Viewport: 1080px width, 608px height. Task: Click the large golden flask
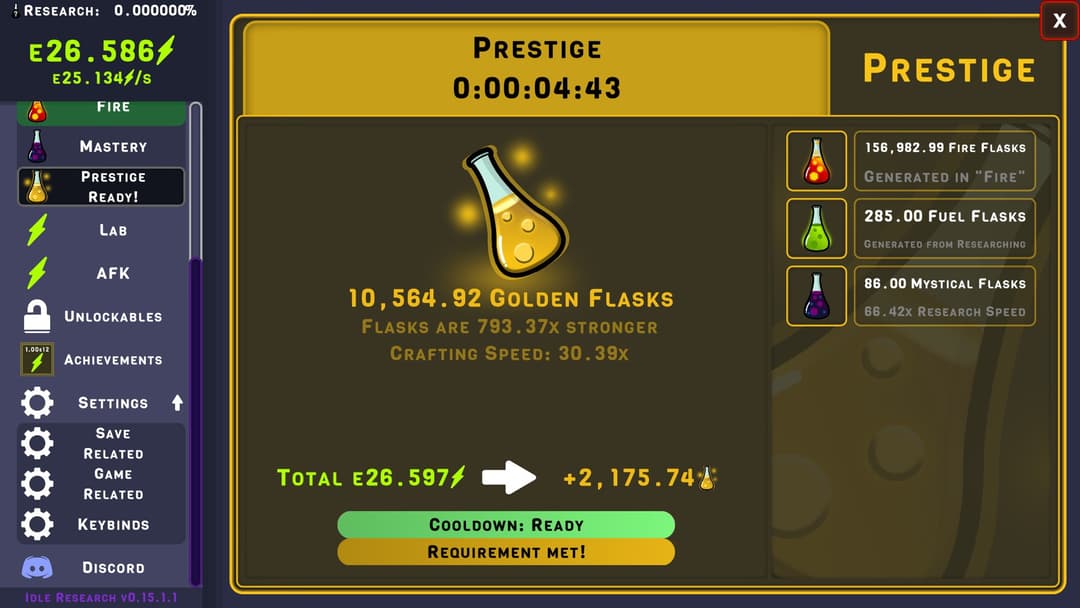pyautogui.click(x=514, y=212)
